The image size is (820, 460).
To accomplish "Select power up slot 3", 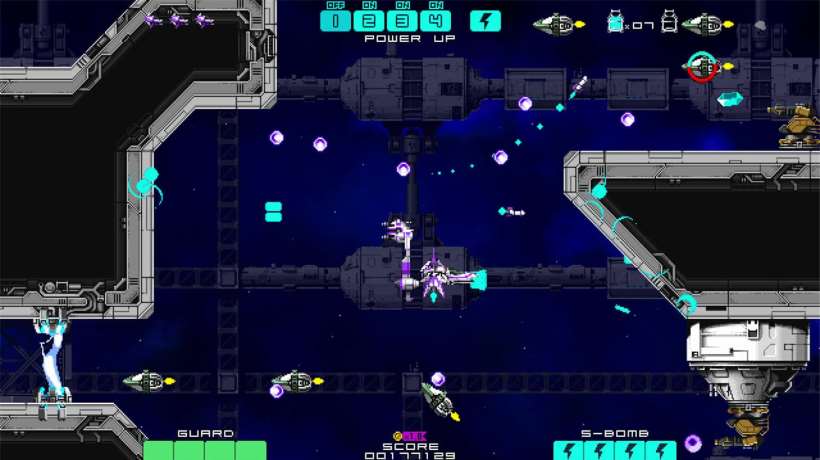I will (403, 21).
